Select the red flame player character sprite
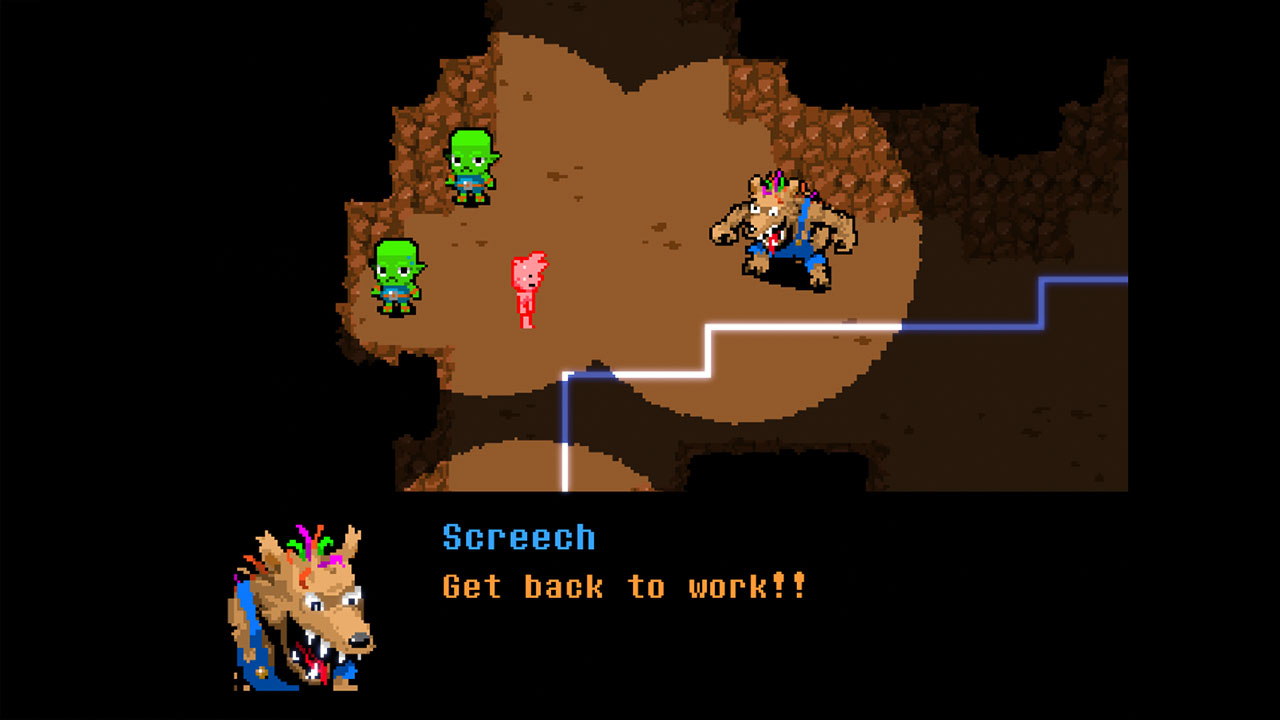Image resolution: width=1280 pixels, height=720 pixels. click(x=527, y=285)
